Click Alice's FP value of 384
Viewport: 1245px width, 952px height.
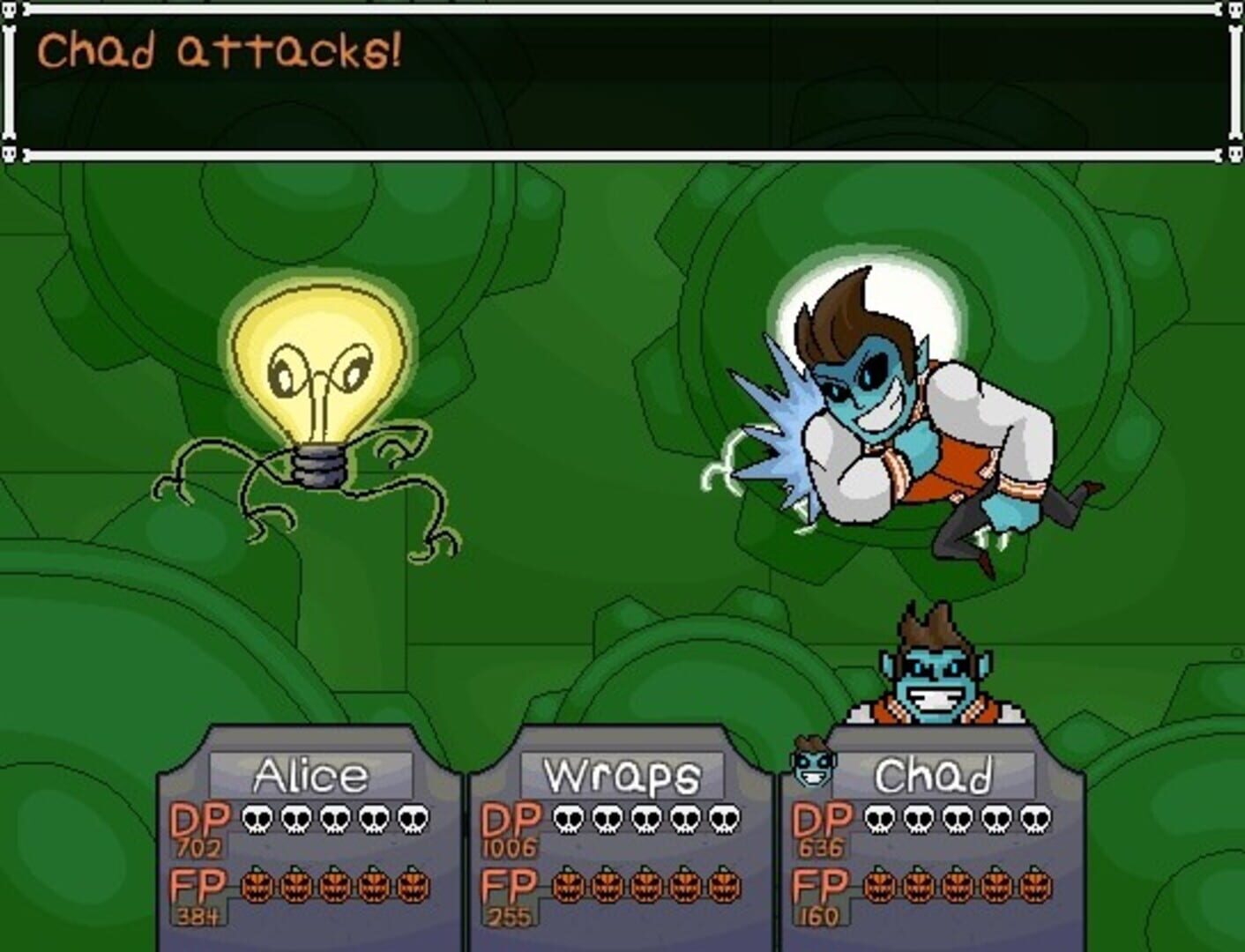coord(198,914)
